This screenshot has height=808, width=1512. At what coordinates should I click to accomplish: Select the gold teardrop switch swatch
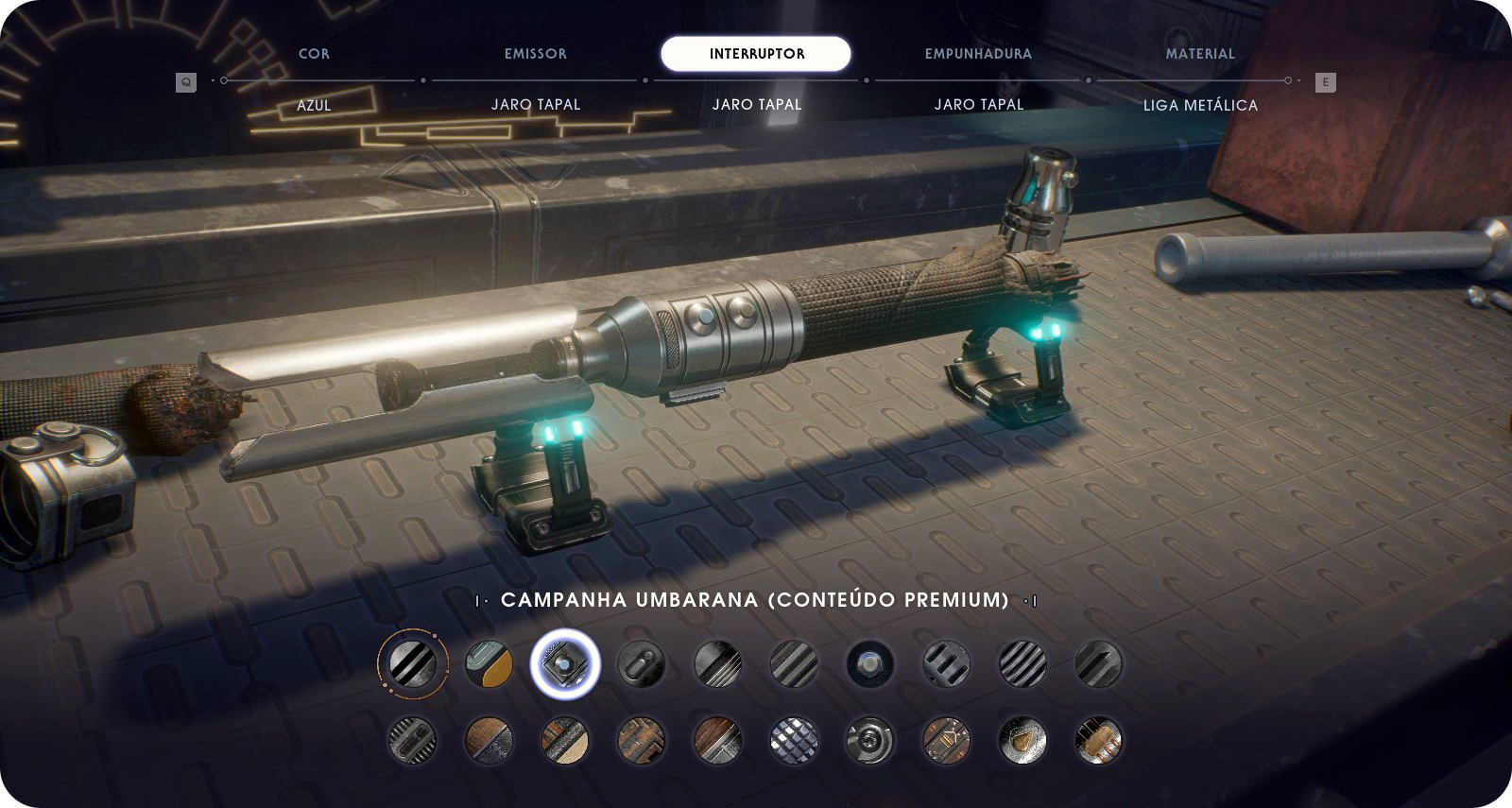tap(1022, 739)
